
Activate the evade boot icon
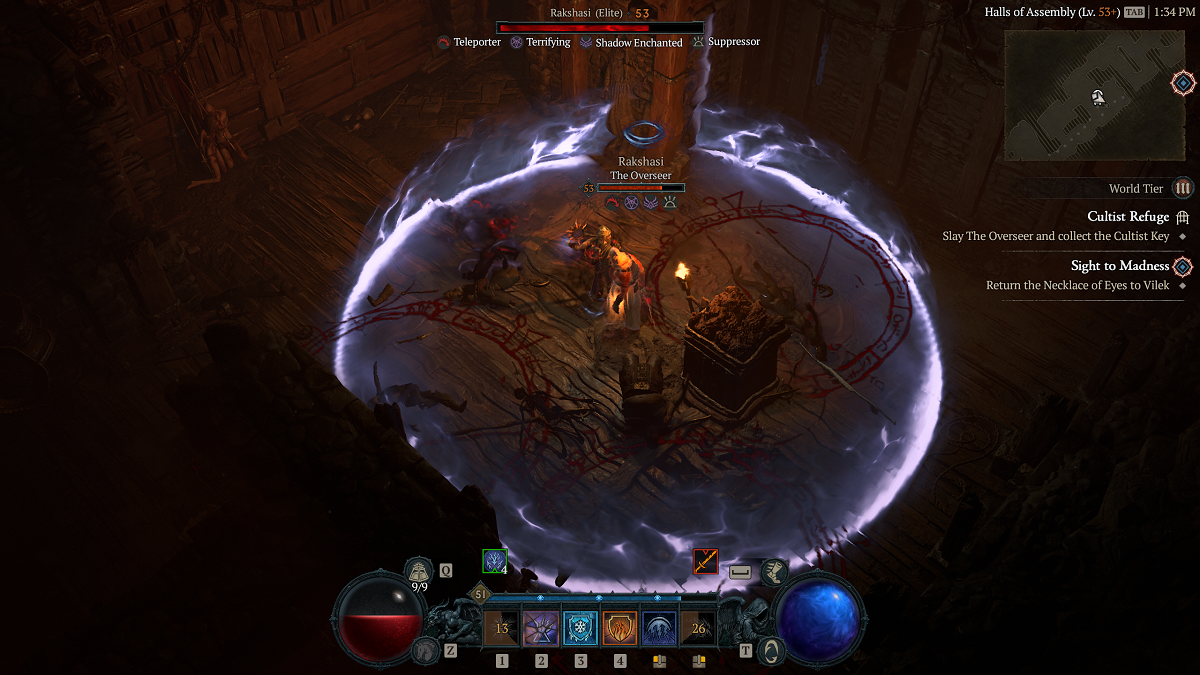coord(772,572)
